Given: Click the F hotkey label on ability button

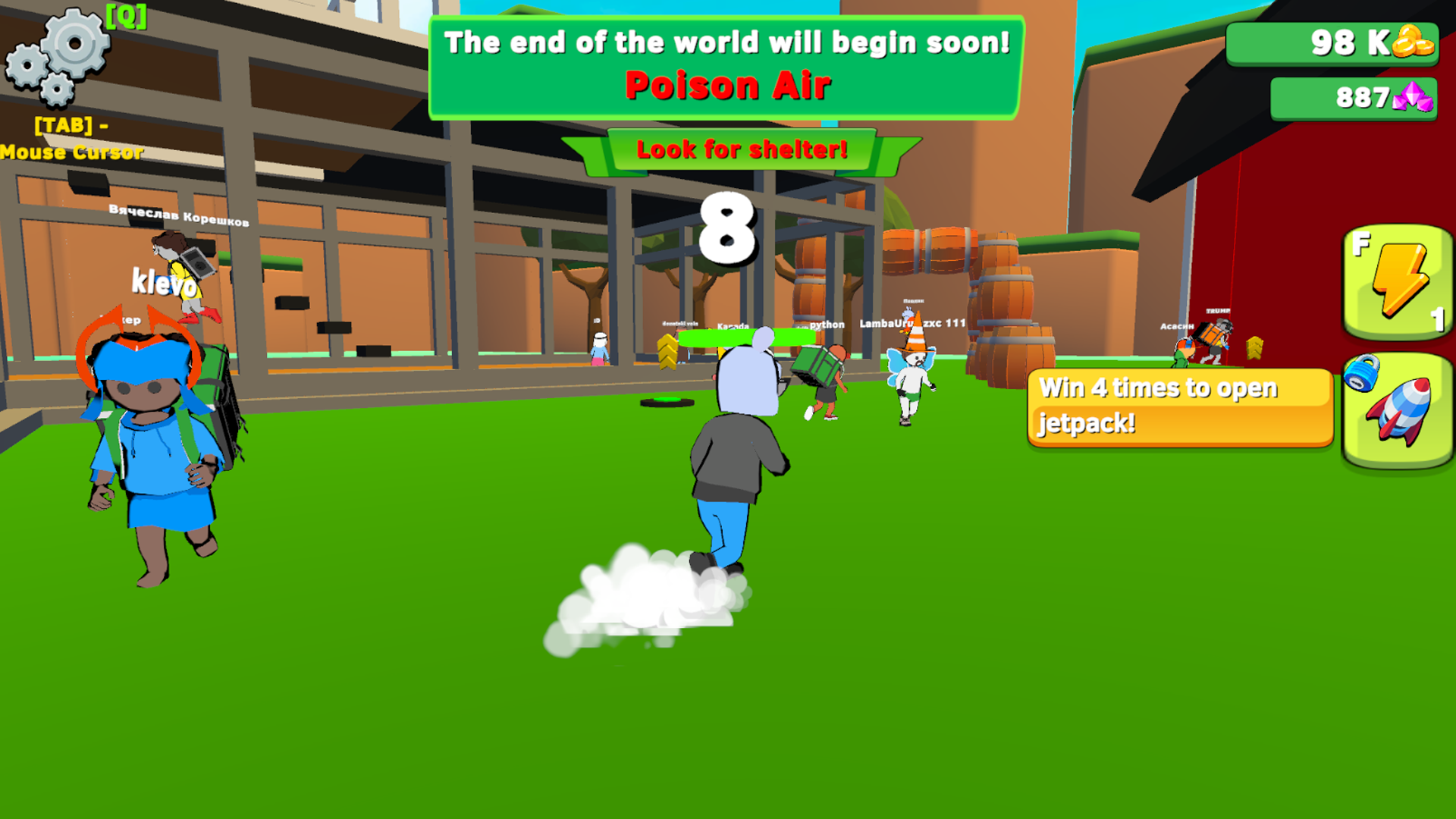Looking at the screenshot, I should pyautogui.click(x=1362, y=244).
